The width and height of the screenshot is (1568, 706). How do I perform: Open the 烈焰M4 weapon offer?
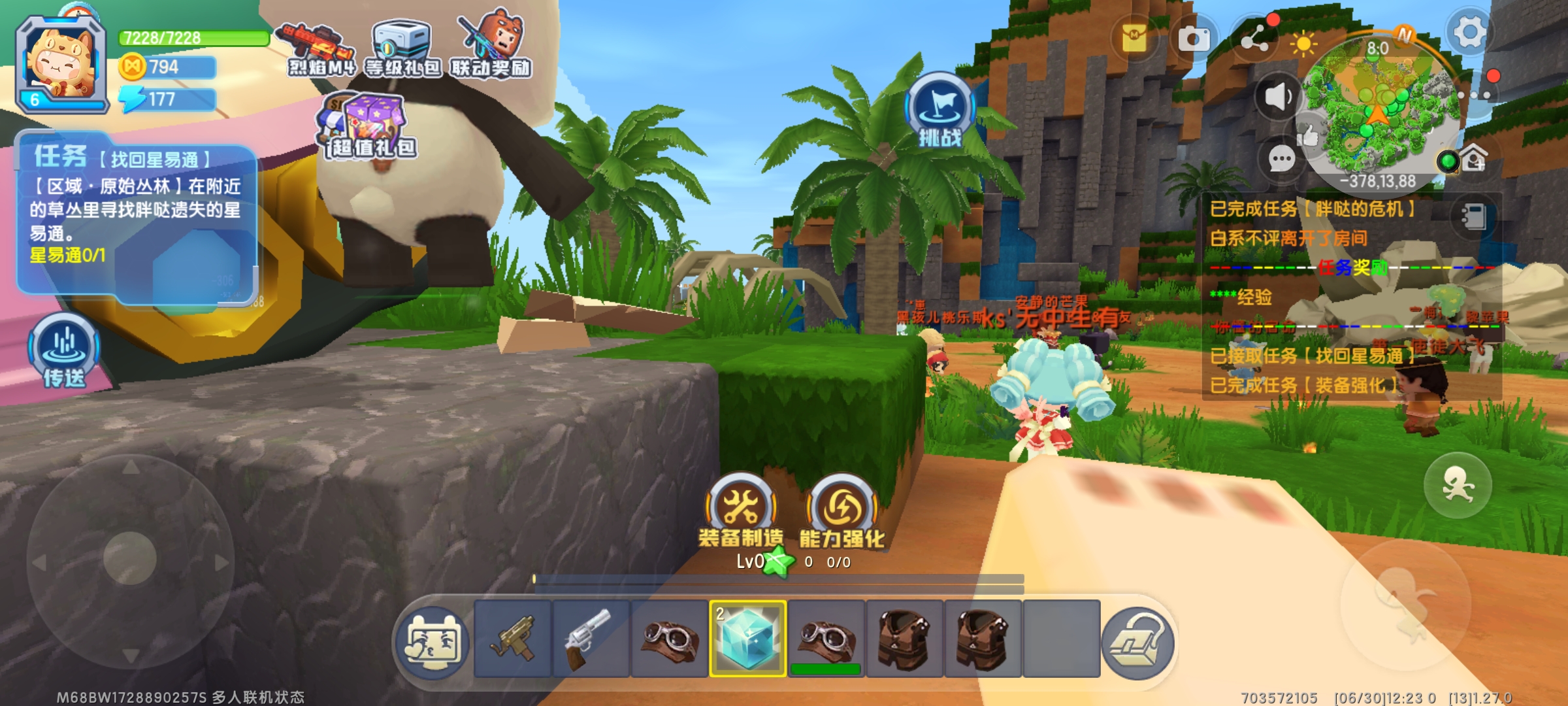[320, 49]
